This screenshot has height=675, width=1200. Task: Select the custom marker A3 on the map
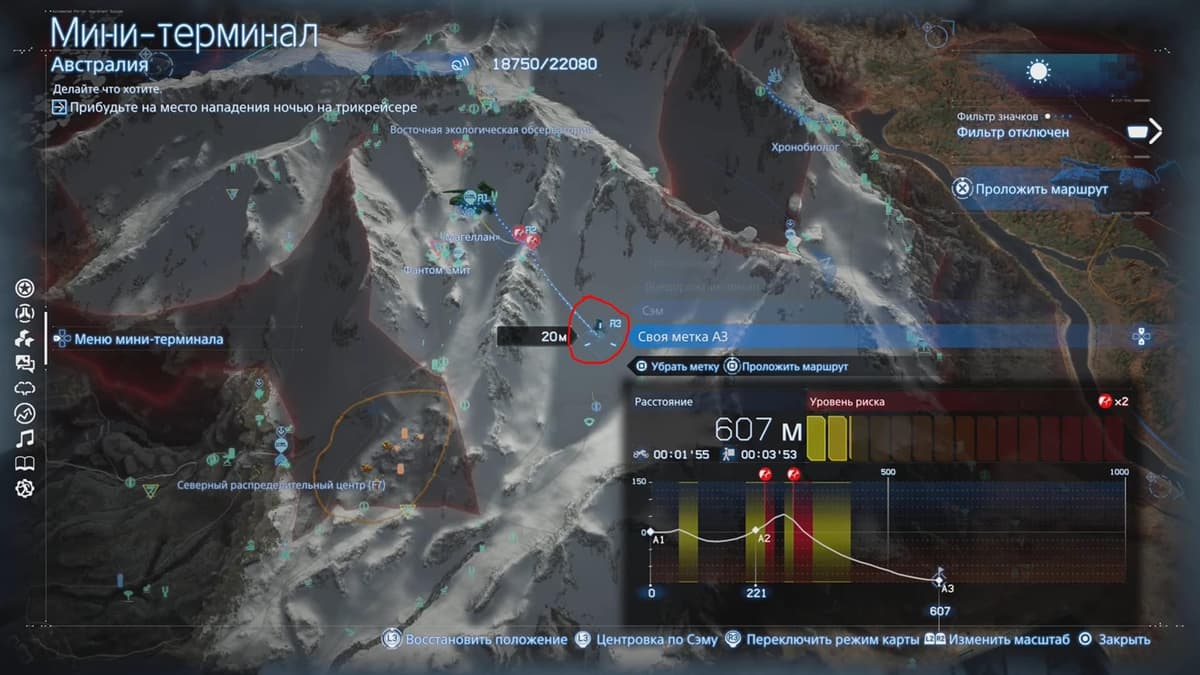600,326
